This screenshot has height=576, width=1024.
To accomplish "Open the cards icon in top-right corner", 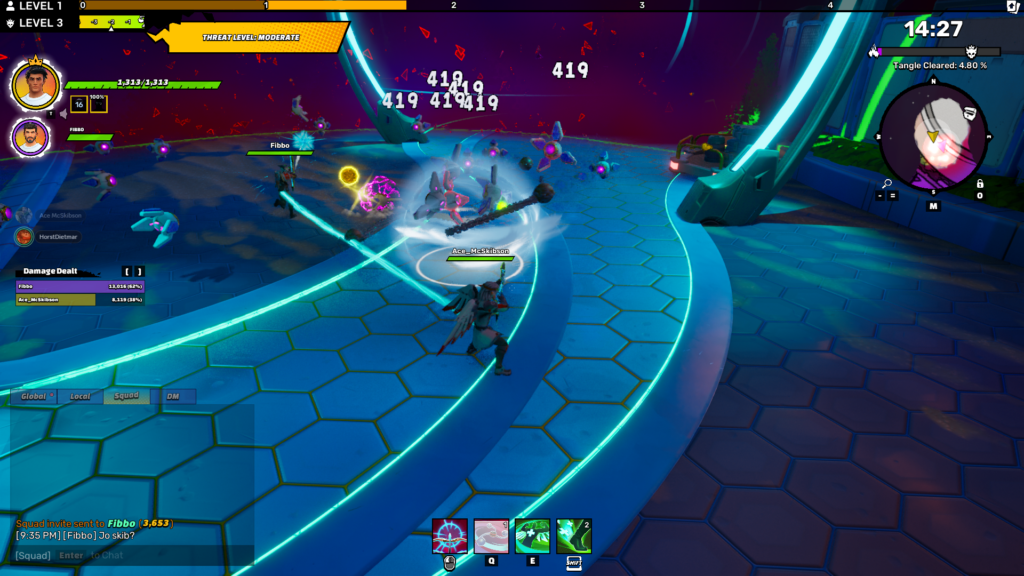I will [x=1013, y=6].
